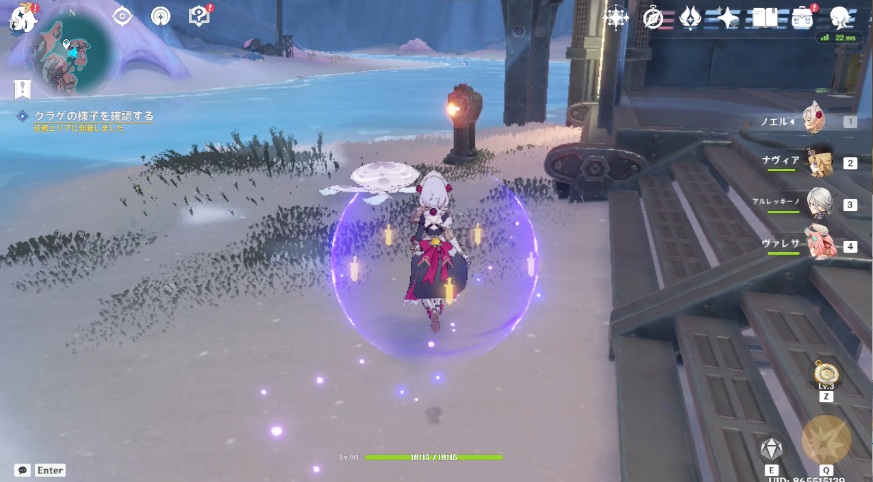This screenshot has width=873, height=482.
Task: Open the winged emblem icon in top bar
Action: click(690, 18)
